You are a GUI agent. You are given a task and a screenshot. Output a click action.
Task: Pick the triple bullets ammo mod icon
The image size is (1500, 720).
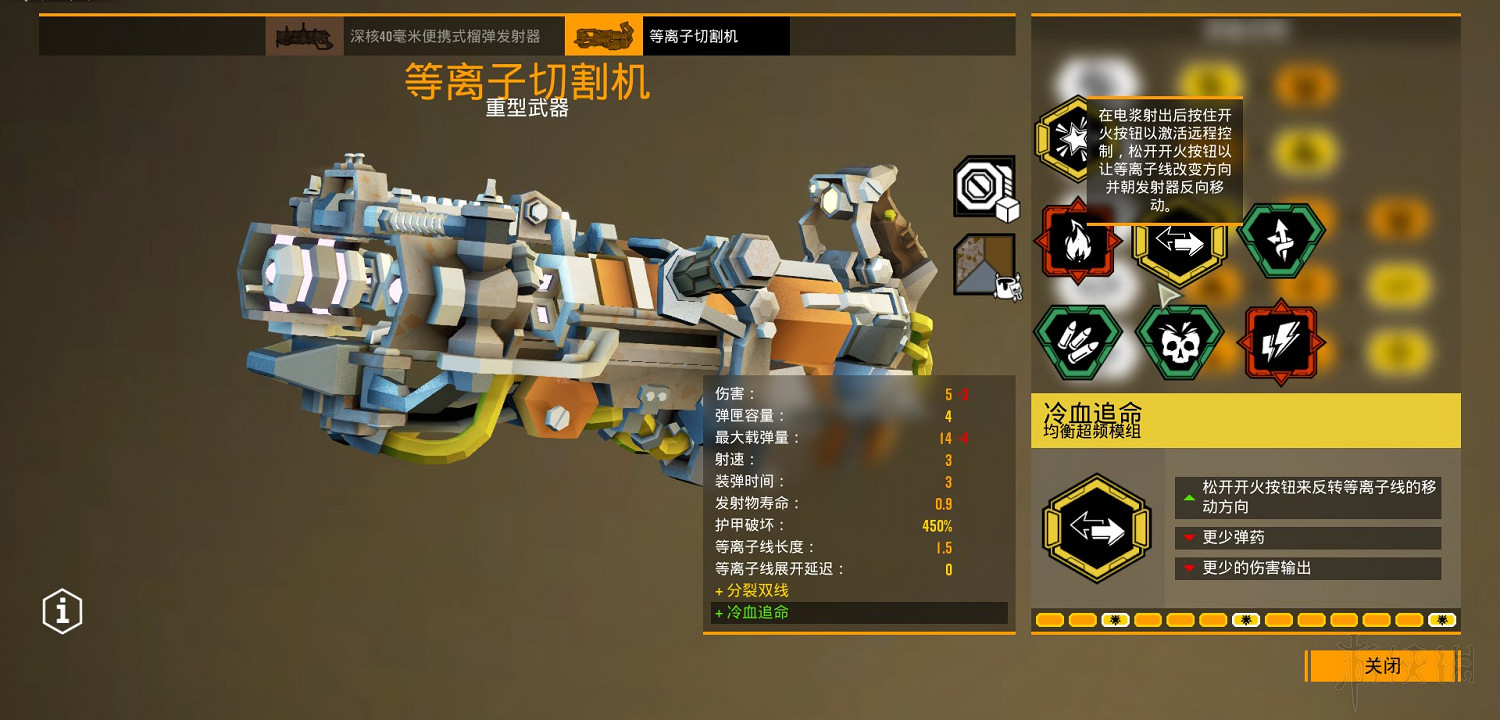[1078, 340]
